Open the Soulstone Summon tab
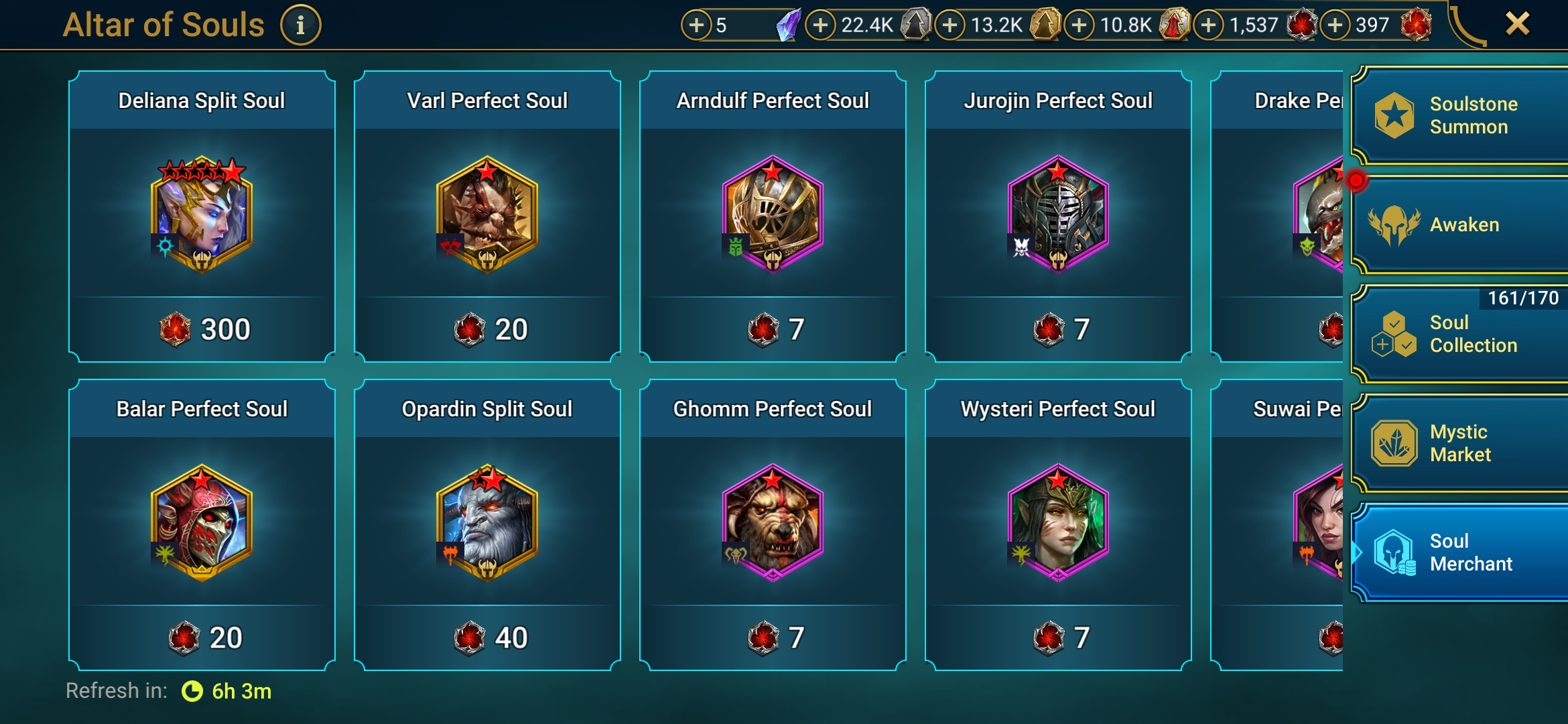This screenshot has height=724, width=1568. 1461,115
